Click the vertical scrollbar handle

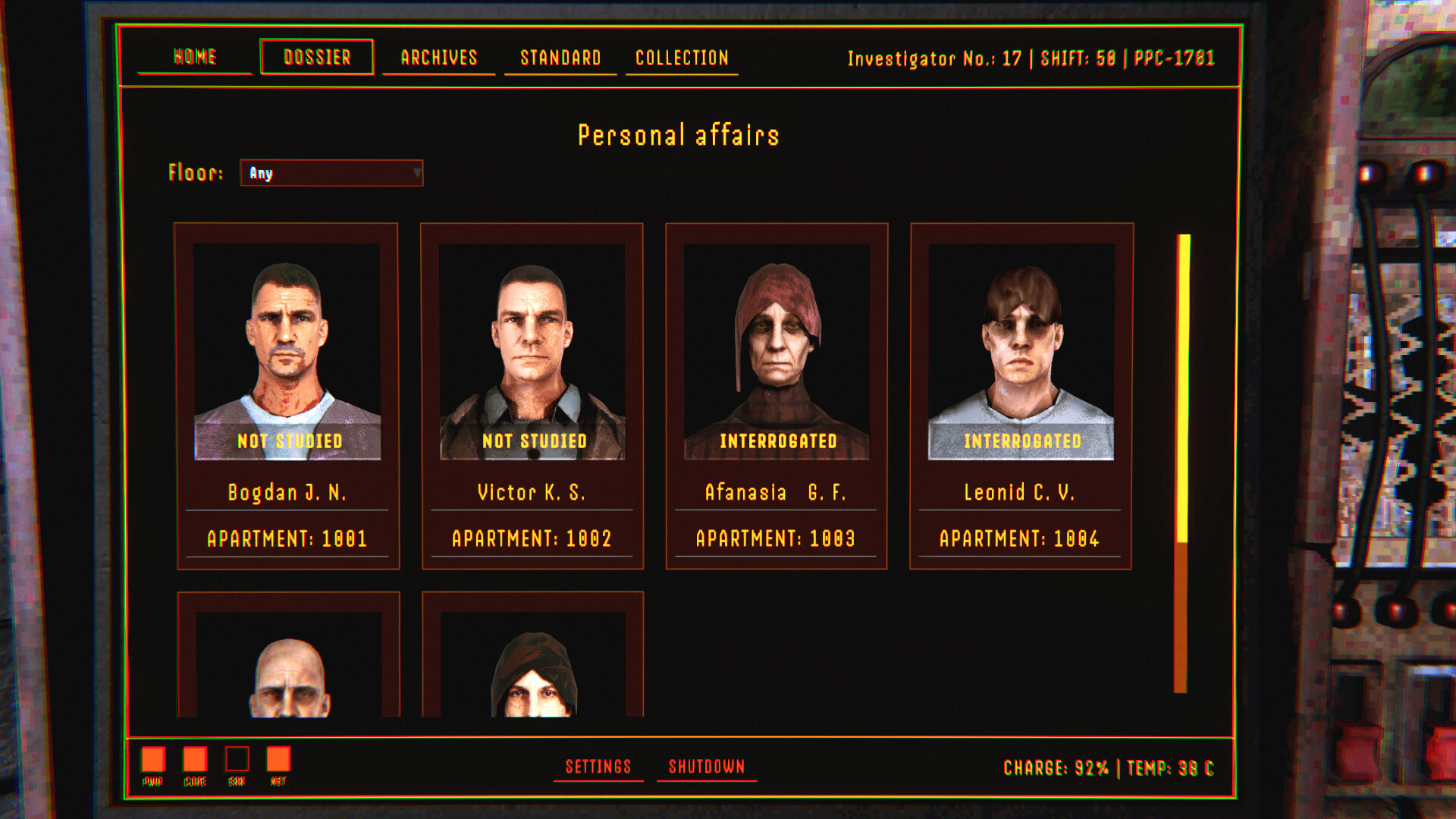tap(1183, 387)
